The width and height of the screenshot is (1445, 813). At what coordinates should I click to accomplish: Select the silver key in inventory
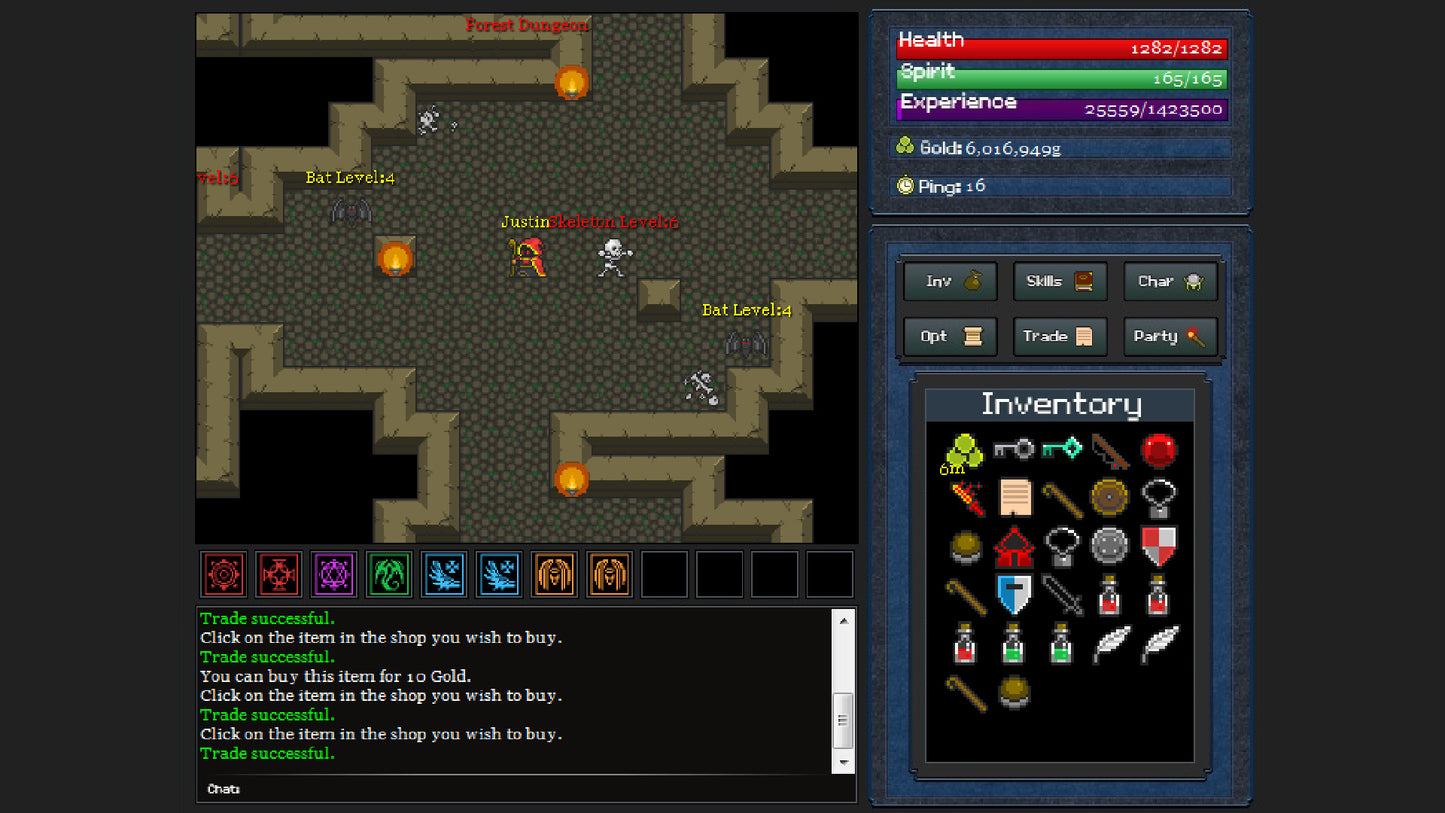[1013, 450]
